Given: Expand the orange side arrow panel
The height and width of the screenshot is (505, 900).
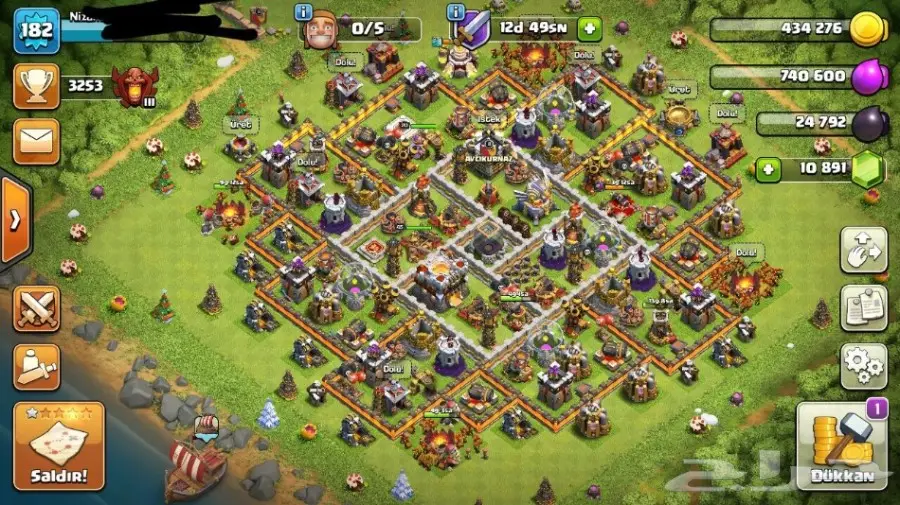Looking at the screenshot, I should pos(14,221).
